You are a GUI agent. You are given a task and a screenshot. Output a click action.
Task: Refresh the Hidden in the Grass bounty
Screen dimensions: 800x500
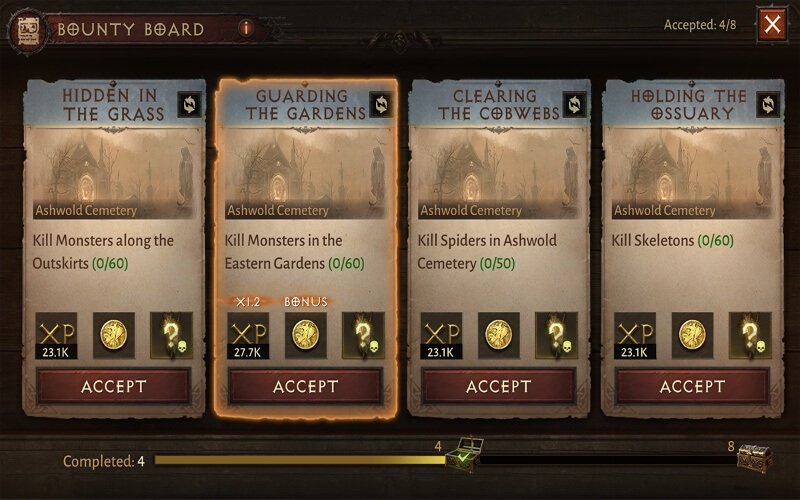(x=188, y=103)
